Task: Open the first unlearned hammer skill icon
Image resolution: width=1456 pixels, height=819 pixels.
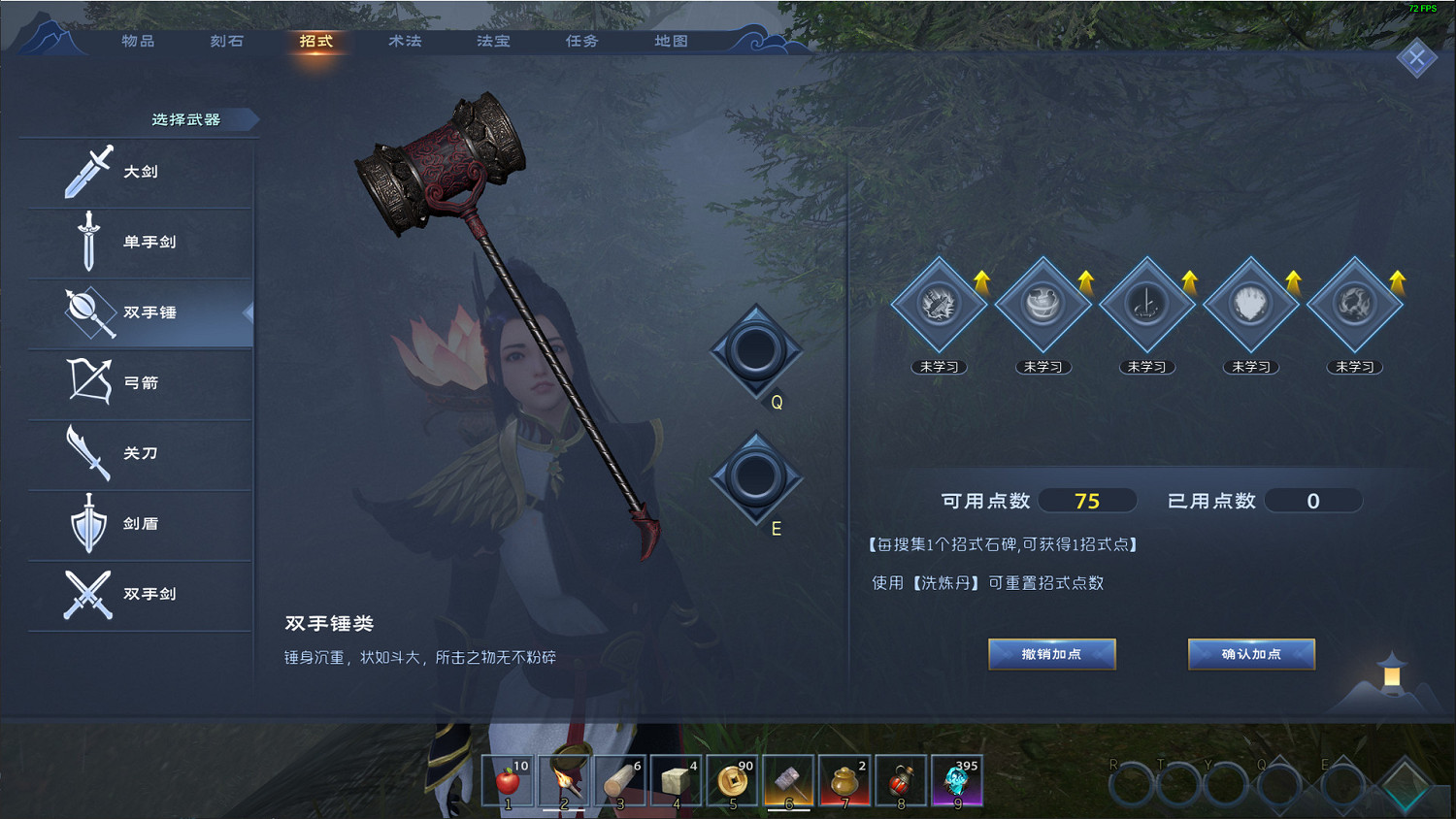Action: click(938, 303)
